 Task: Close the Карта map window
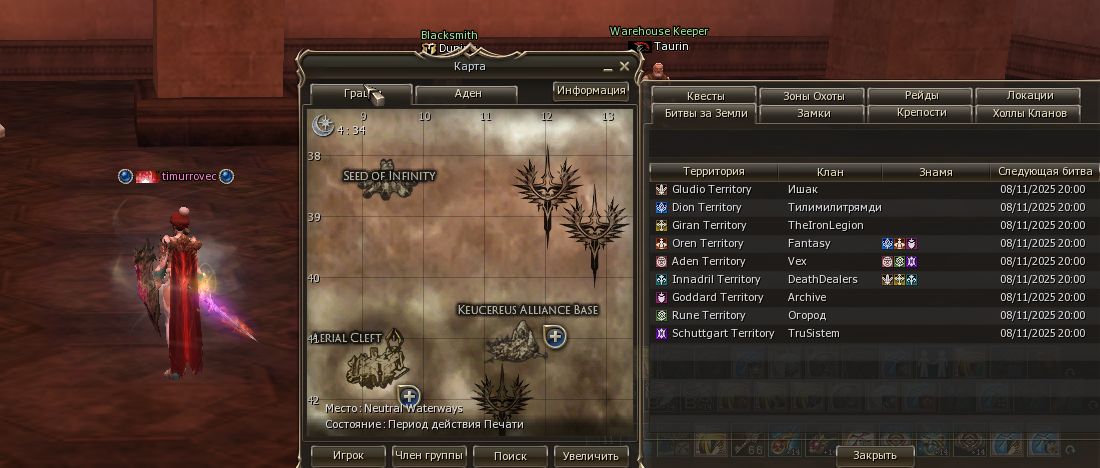625,67
